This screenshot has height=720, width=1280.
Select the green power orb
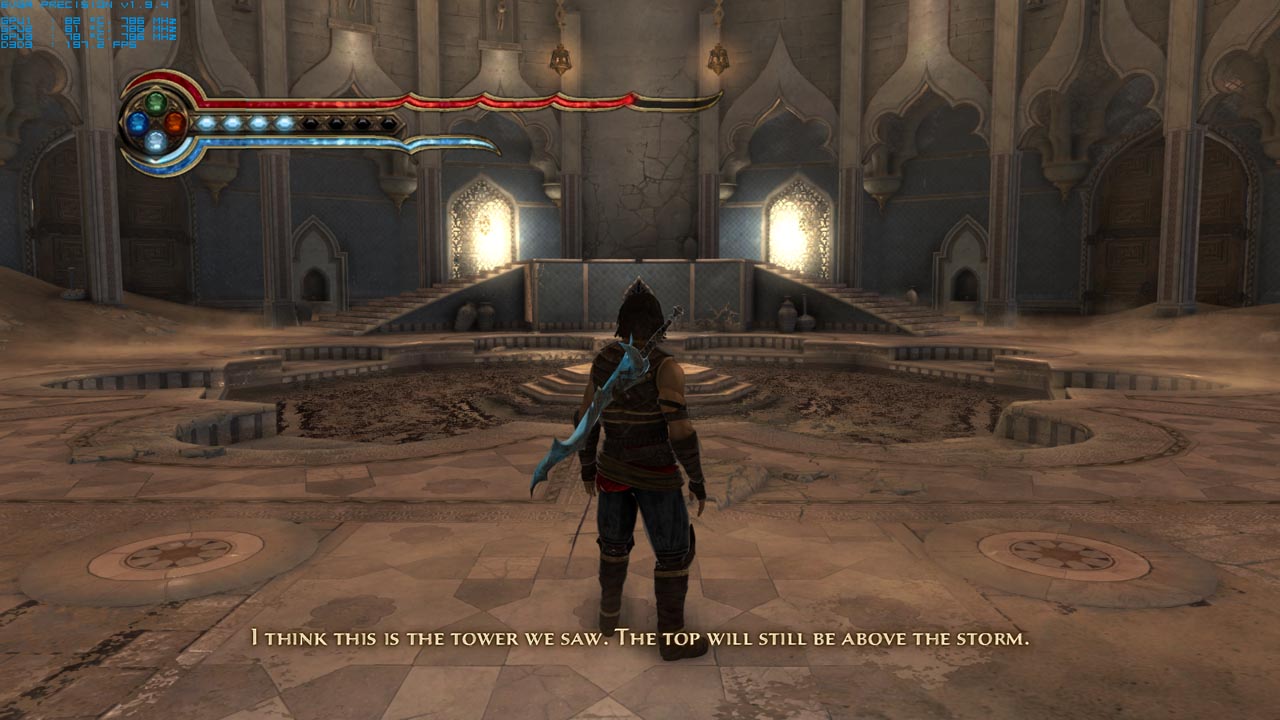click(156, 102)
